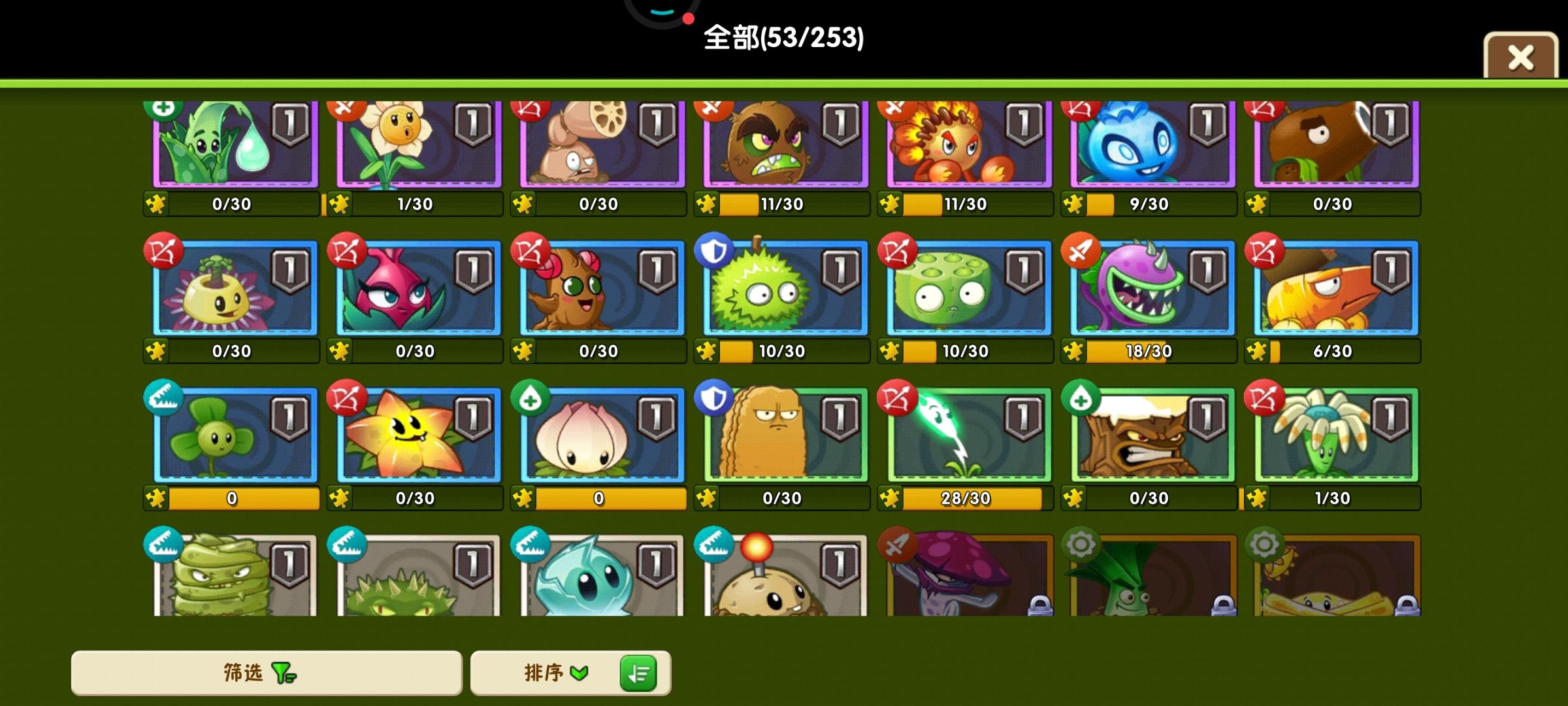Click the 28/30 progress bar
This screenshot has height=706, width=1568.
click(x=966, y=497)
